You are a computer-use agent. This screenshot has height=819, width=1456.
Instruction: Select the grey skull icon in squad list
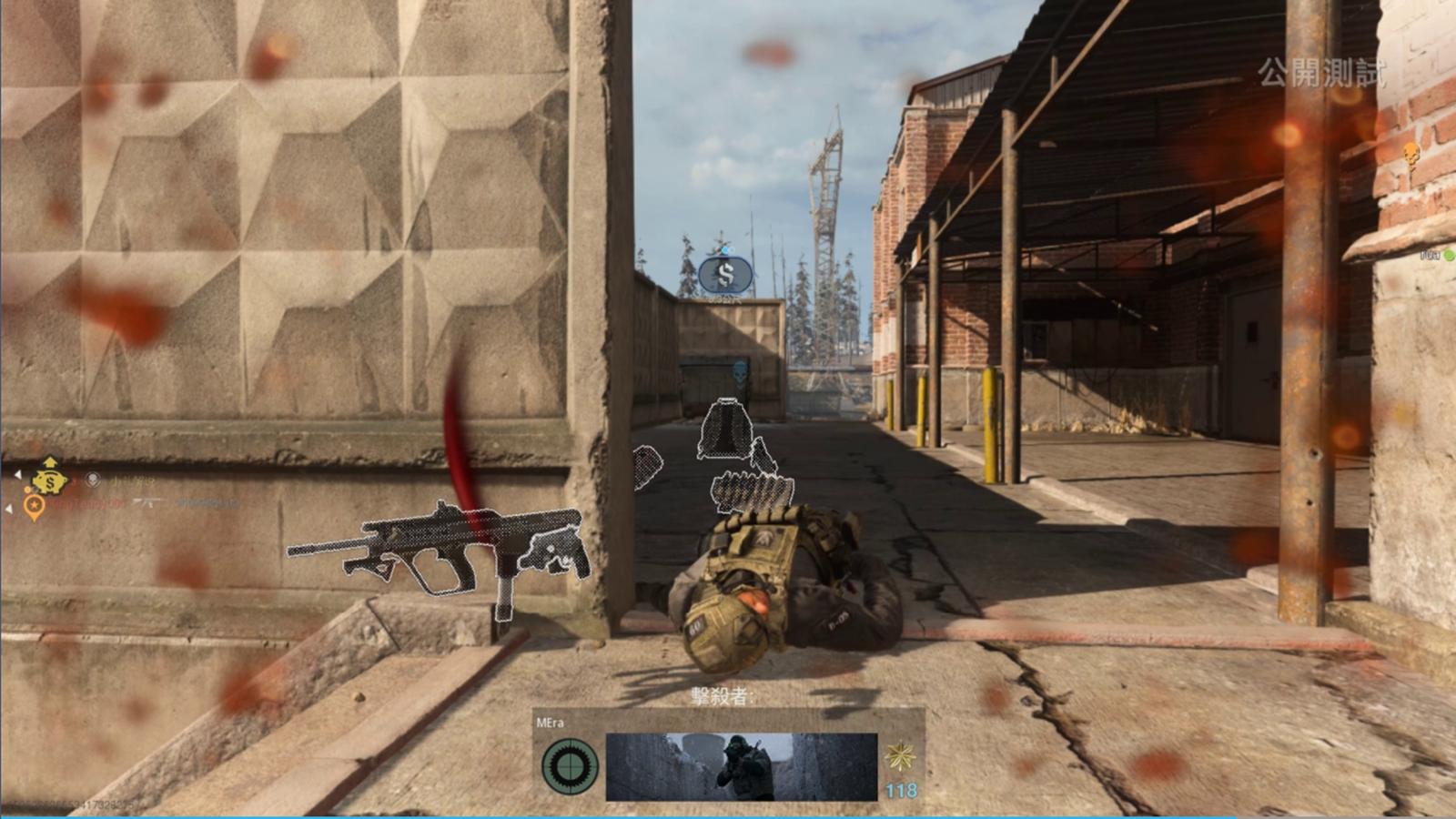click(92, 479)
